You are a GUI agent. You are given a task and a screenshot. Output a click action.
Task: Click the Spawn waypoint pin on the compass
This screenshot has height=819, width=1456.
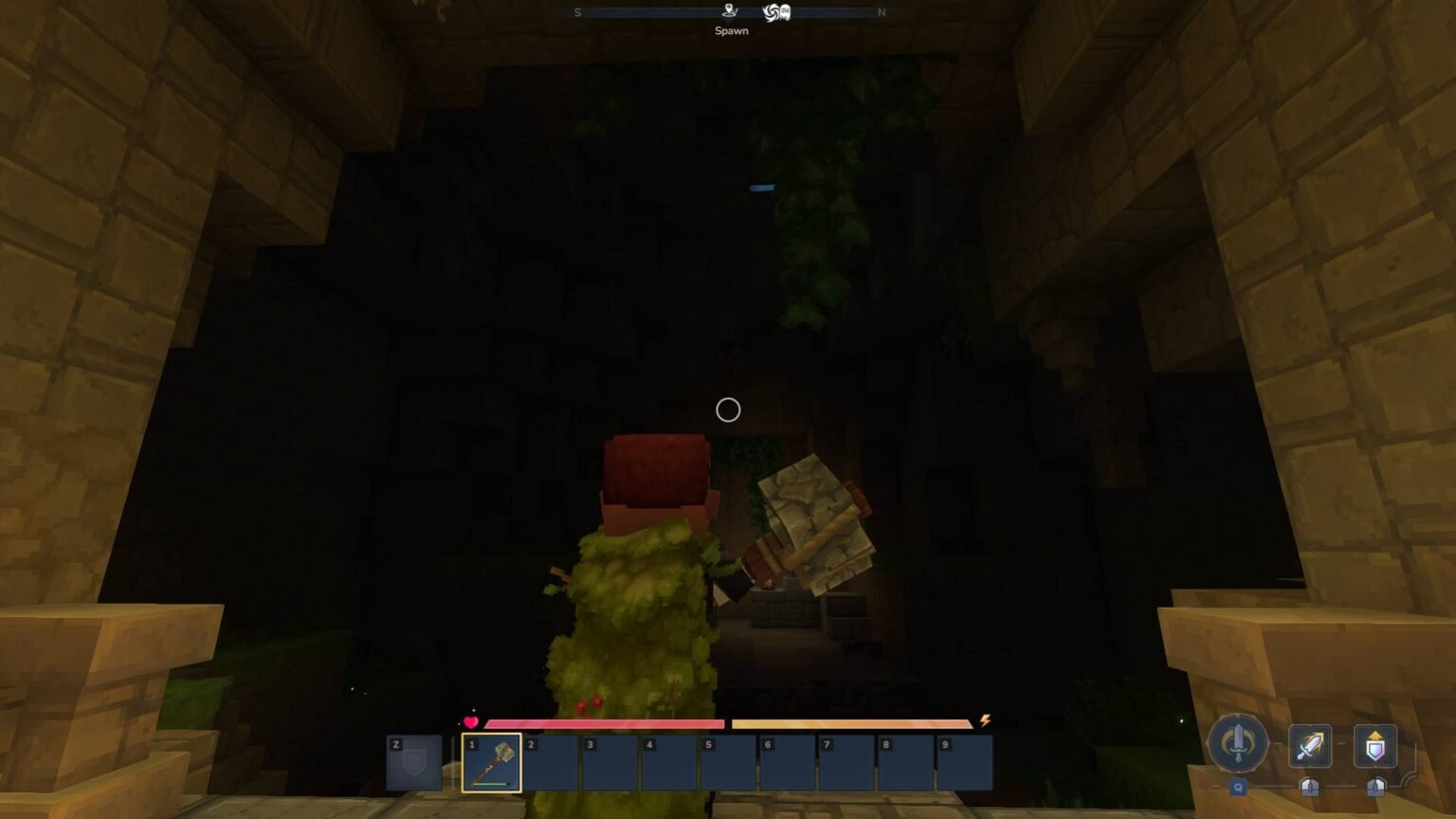coord(728,11)
